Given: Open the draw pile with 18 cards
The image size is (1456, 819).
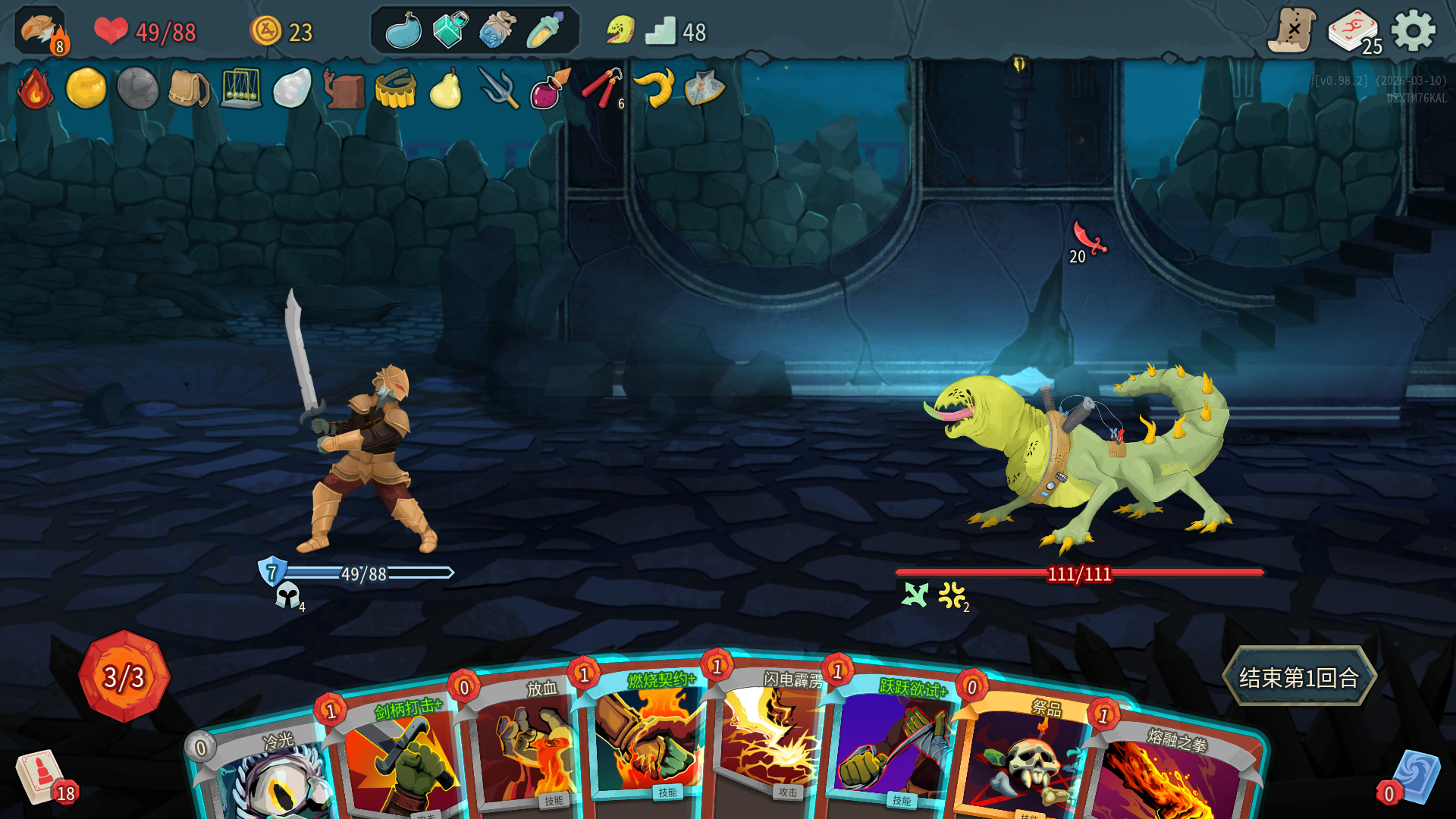Looking at the screenshot, I should point(42,777).
